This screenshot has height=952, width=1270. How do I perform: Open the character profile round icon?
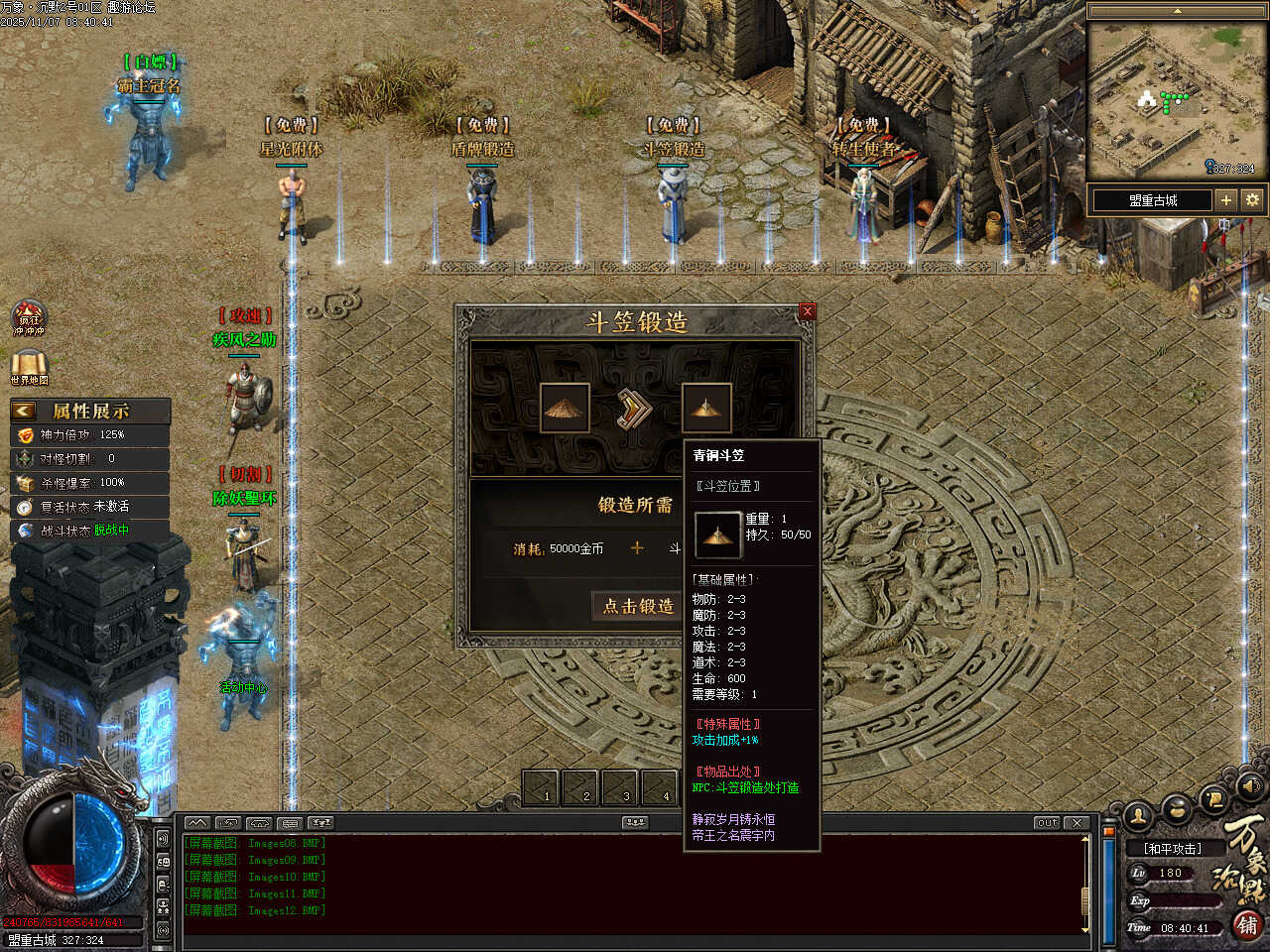tap(1139, 815)
